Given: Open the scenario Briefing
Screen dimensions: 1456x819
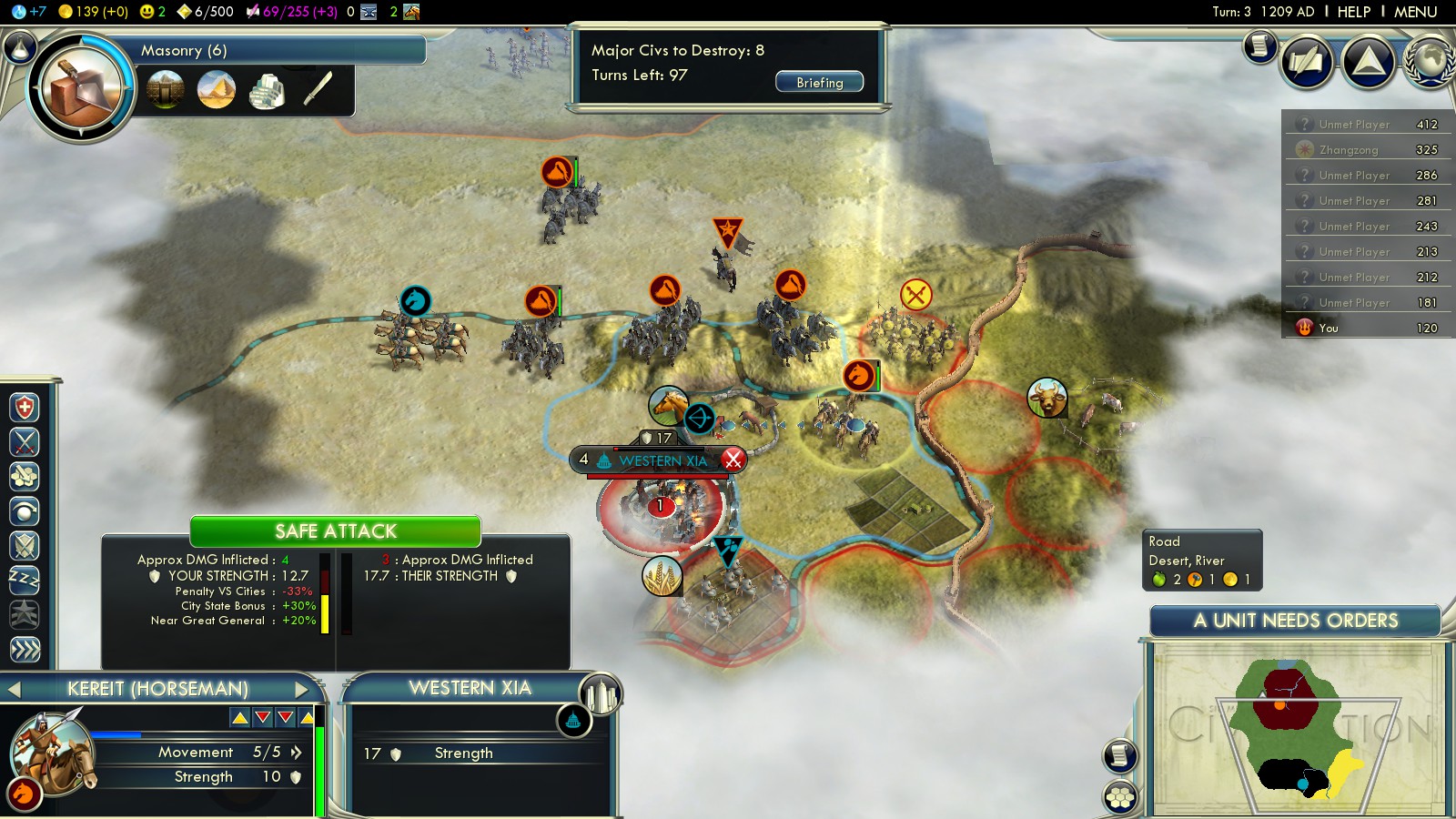Looking at the screenshot, I should (x=819, y=82).
